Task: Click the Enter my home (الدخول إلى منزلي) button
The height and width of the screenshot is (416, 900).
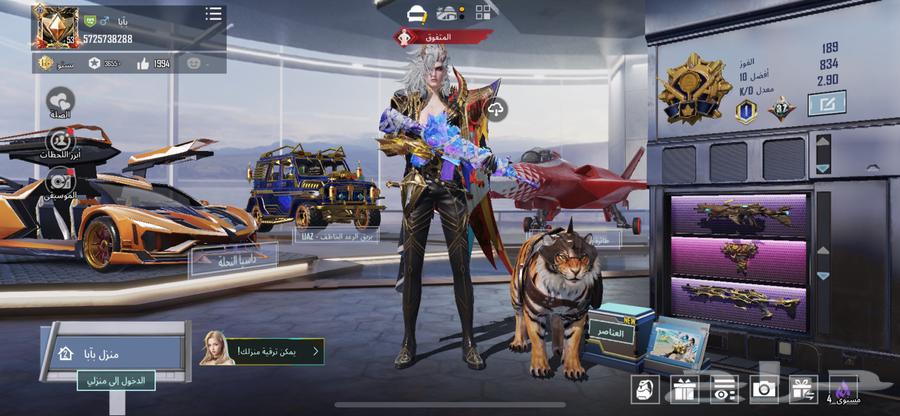Action: click(x=117, y=380)
